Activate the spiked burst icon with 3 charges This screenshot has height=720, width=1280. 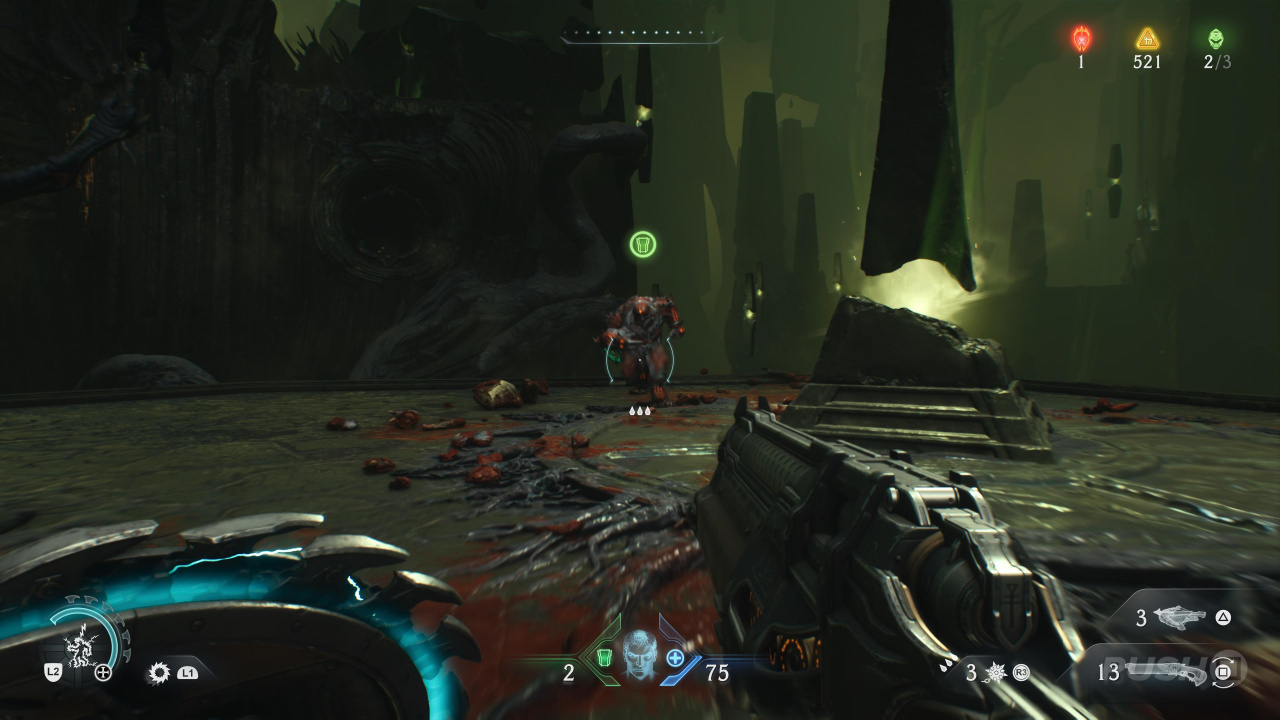coord(994,673)
